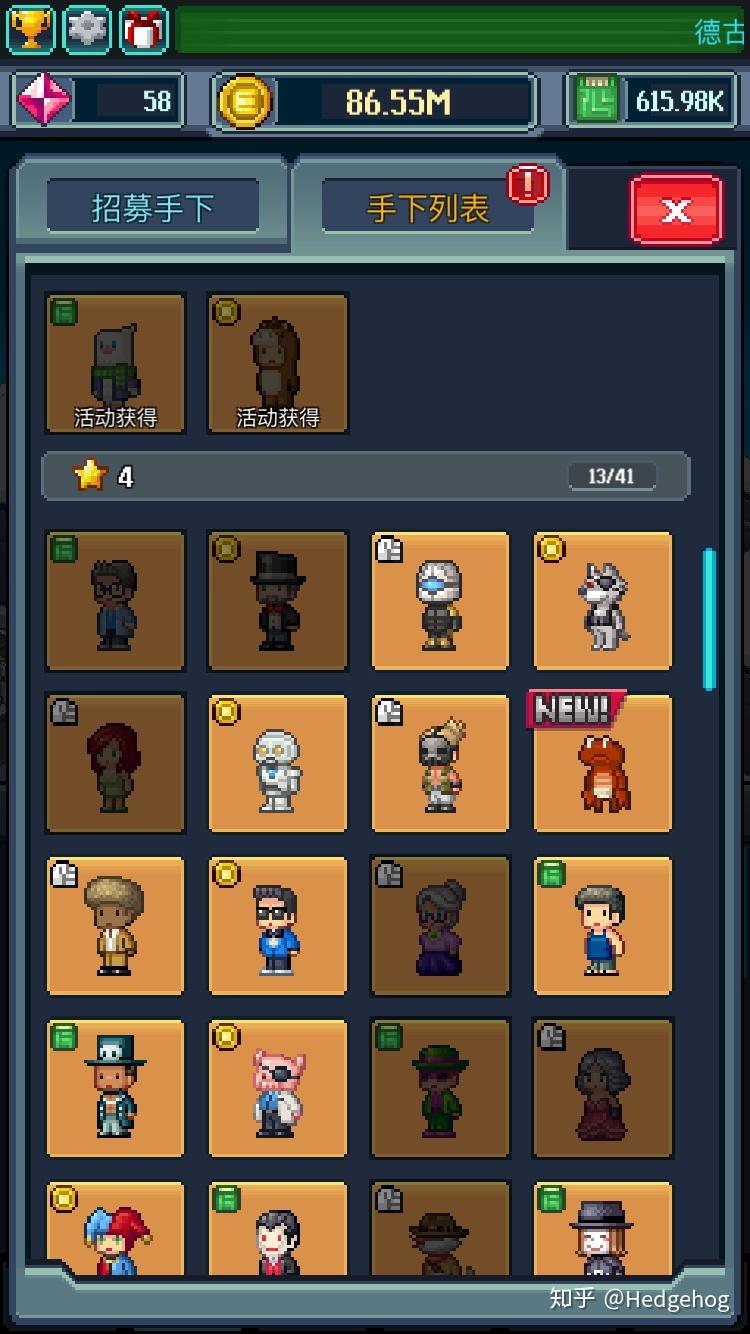Viewport: 750px width, 1334px height.
Task: Select the brown horse event minion card
Action: tap(277, 363)
